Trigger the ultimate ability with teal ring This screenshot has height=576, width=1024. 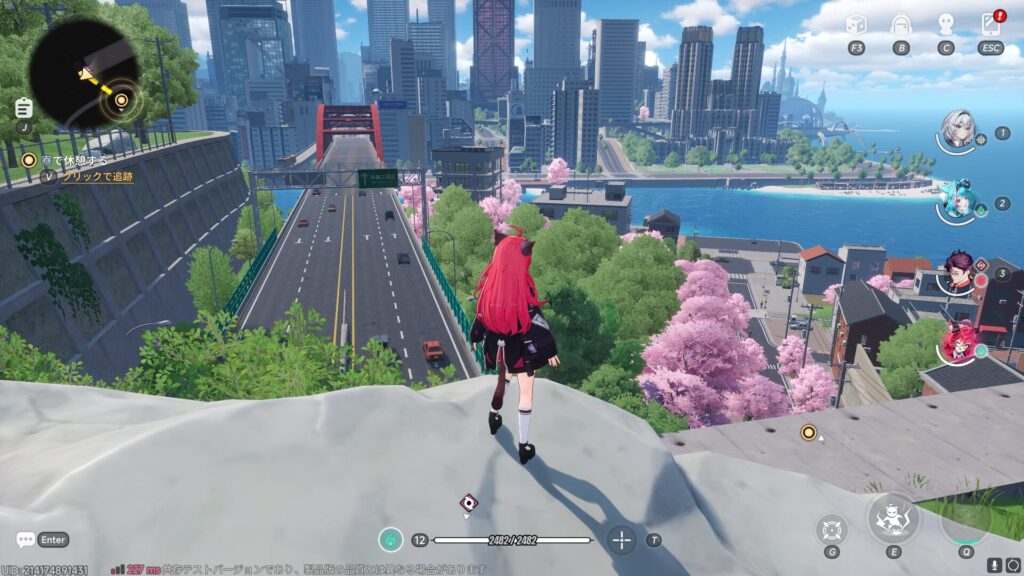965,518
